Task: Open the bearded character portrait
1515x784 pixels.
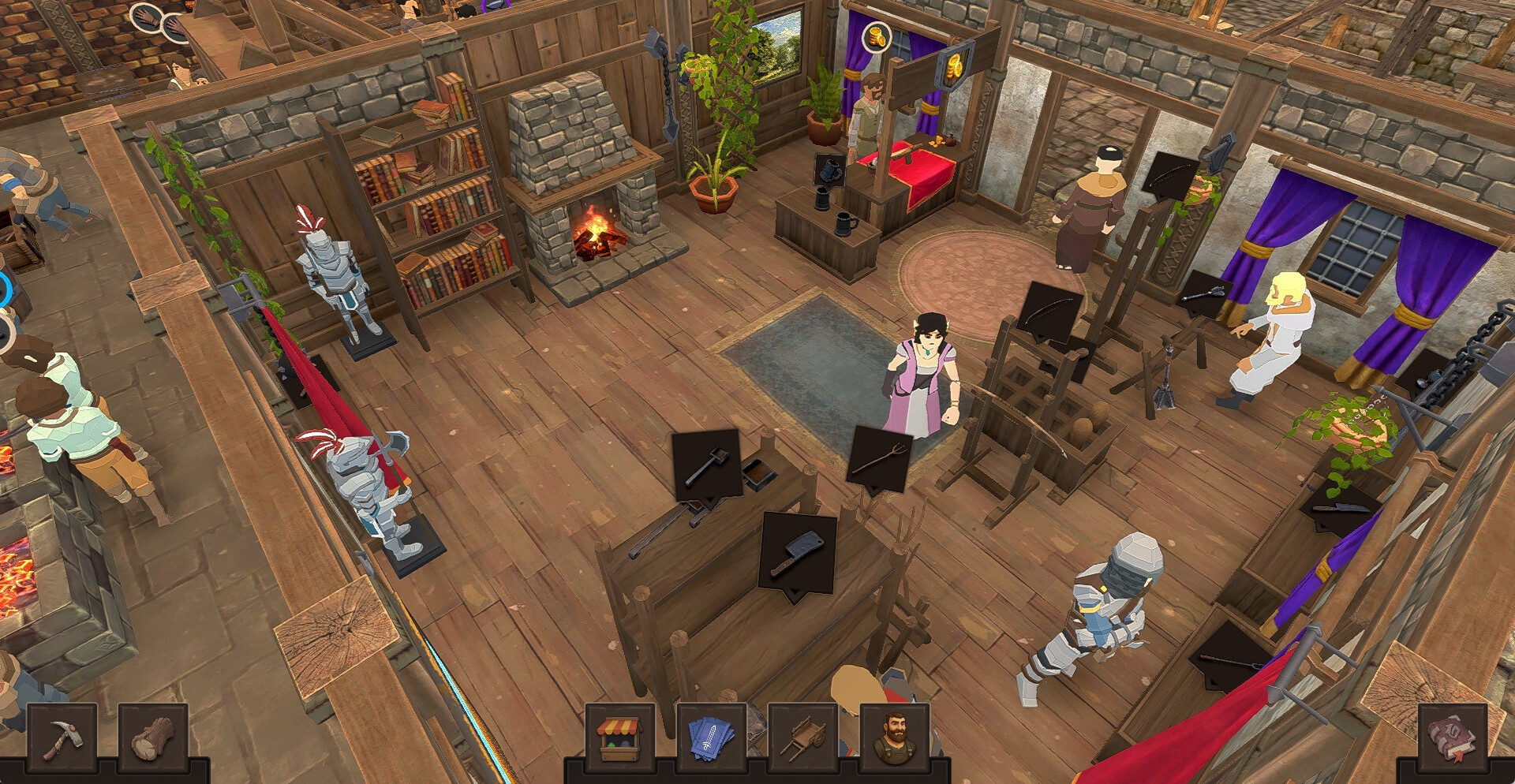Action: (x=894, y=739)
